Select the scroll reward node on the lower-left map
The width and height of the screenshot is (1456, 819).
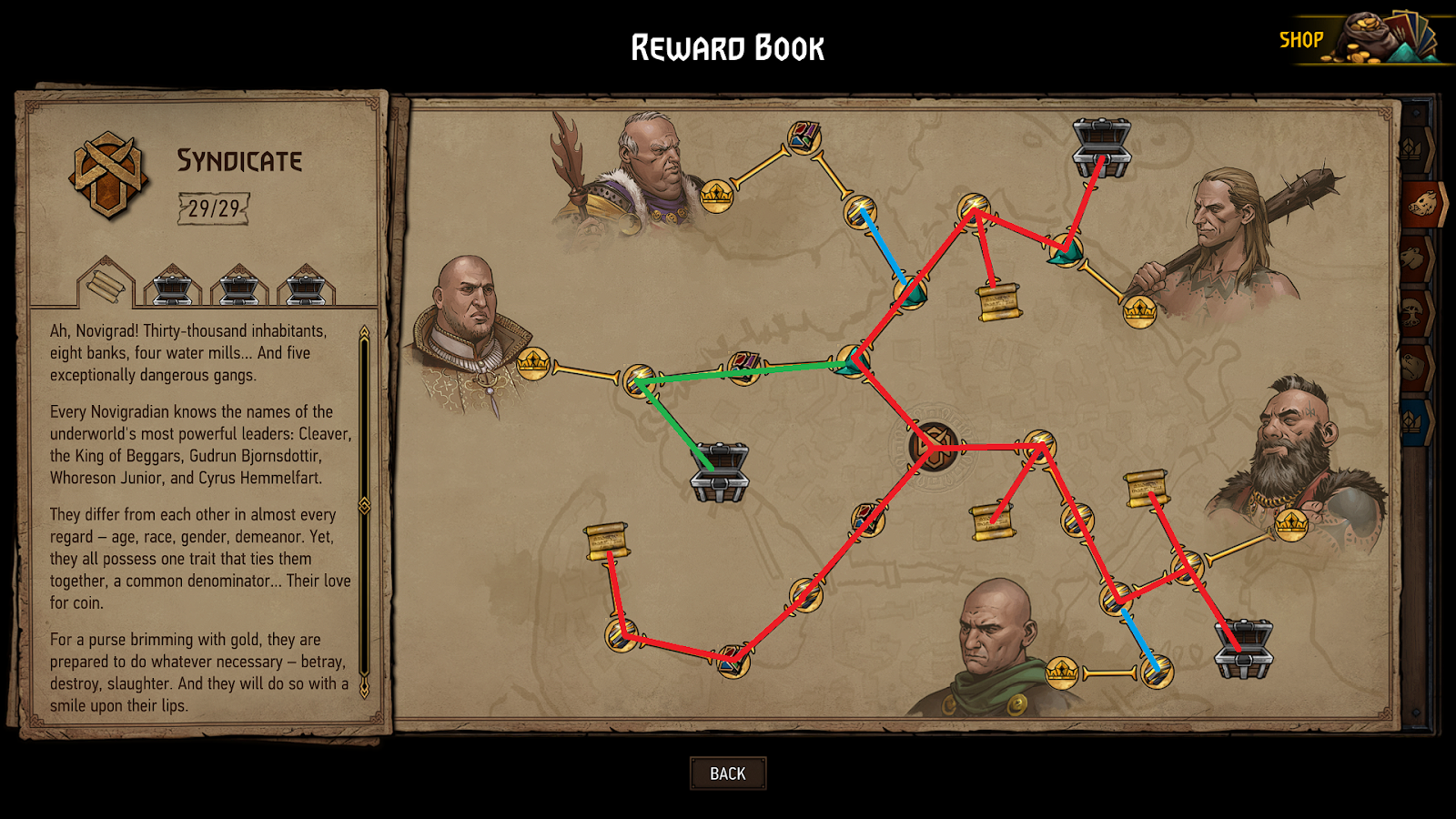pos(608,540)
